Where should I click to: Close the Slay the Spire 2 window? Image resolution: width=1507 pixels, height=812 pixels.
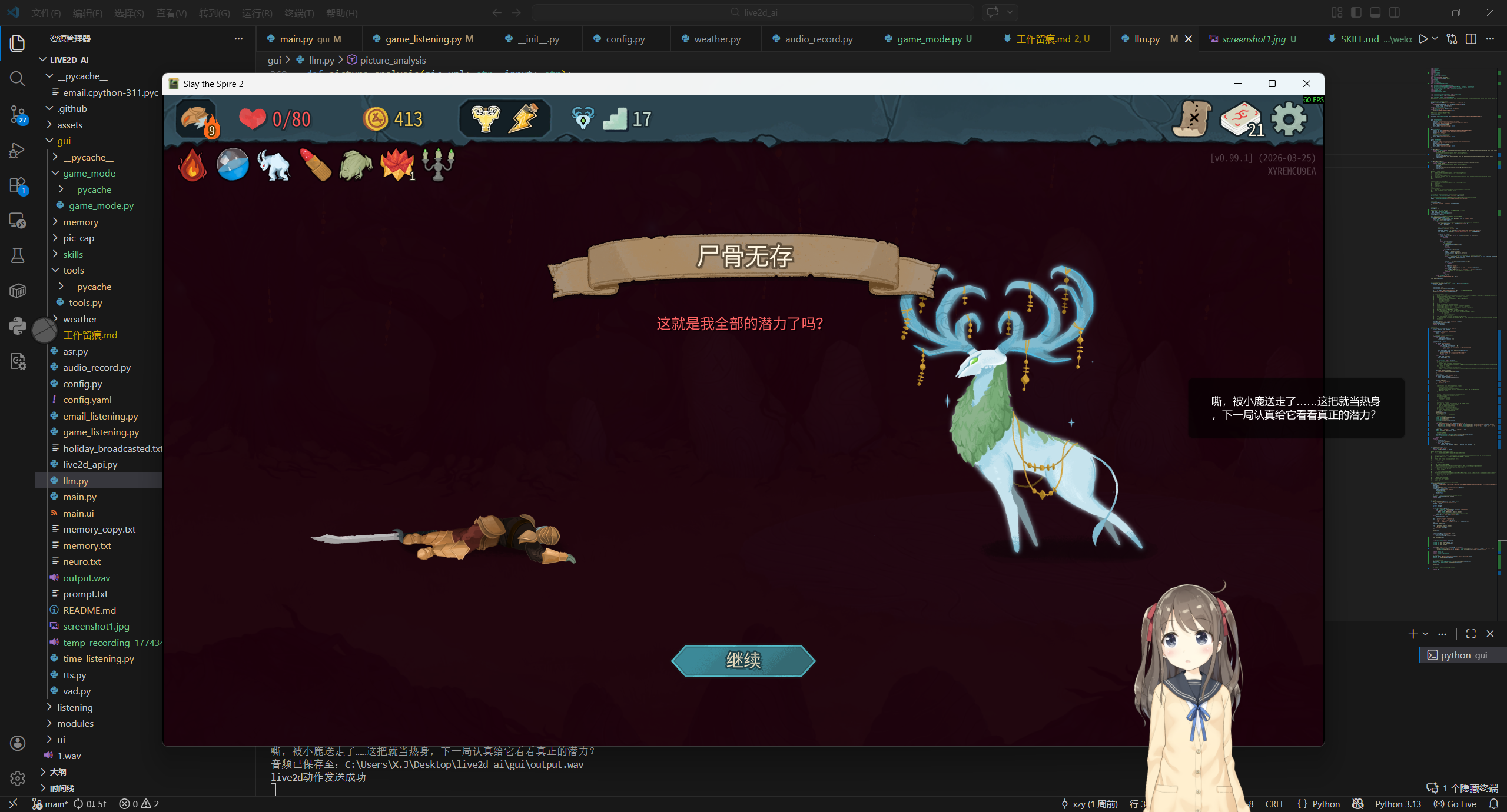pos(1306,84)
